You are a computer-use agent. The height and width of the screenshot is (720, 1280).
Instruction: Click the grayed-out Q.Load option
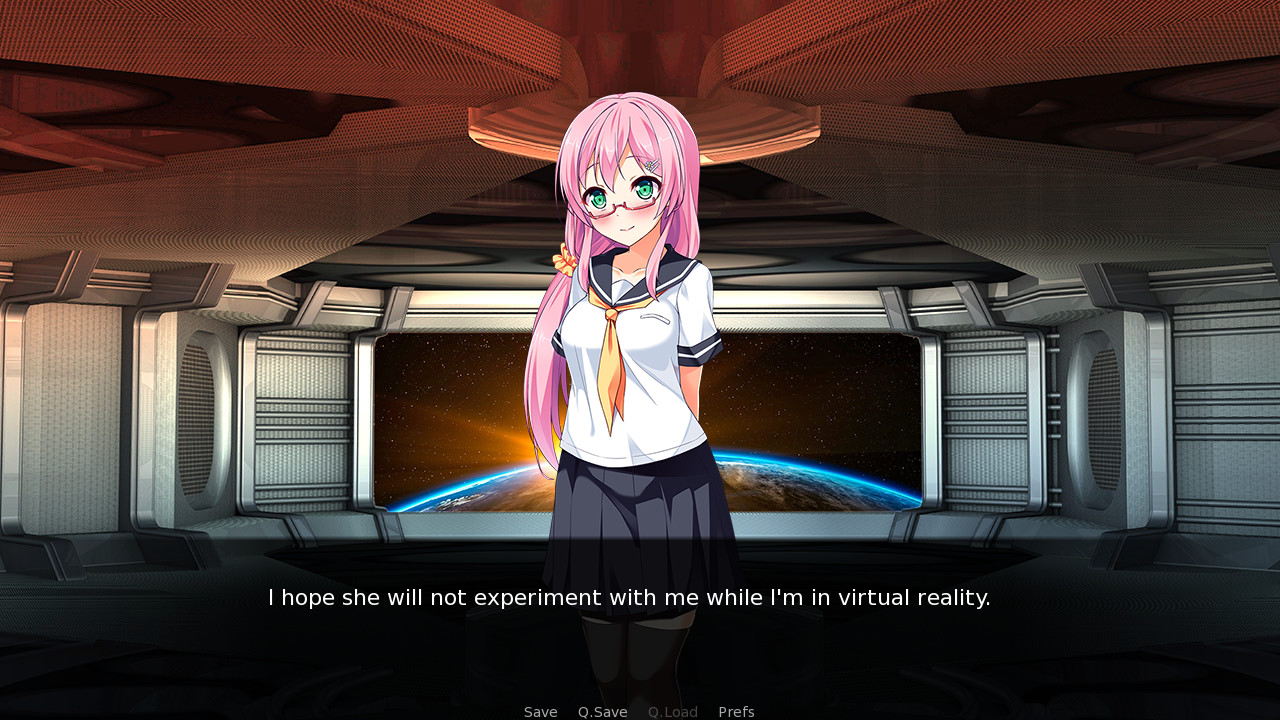[671, 711]
